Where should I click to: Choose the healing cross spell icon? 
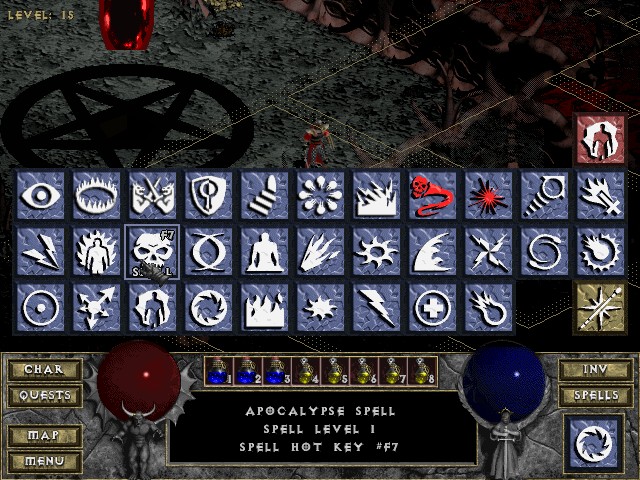point(432,307)
